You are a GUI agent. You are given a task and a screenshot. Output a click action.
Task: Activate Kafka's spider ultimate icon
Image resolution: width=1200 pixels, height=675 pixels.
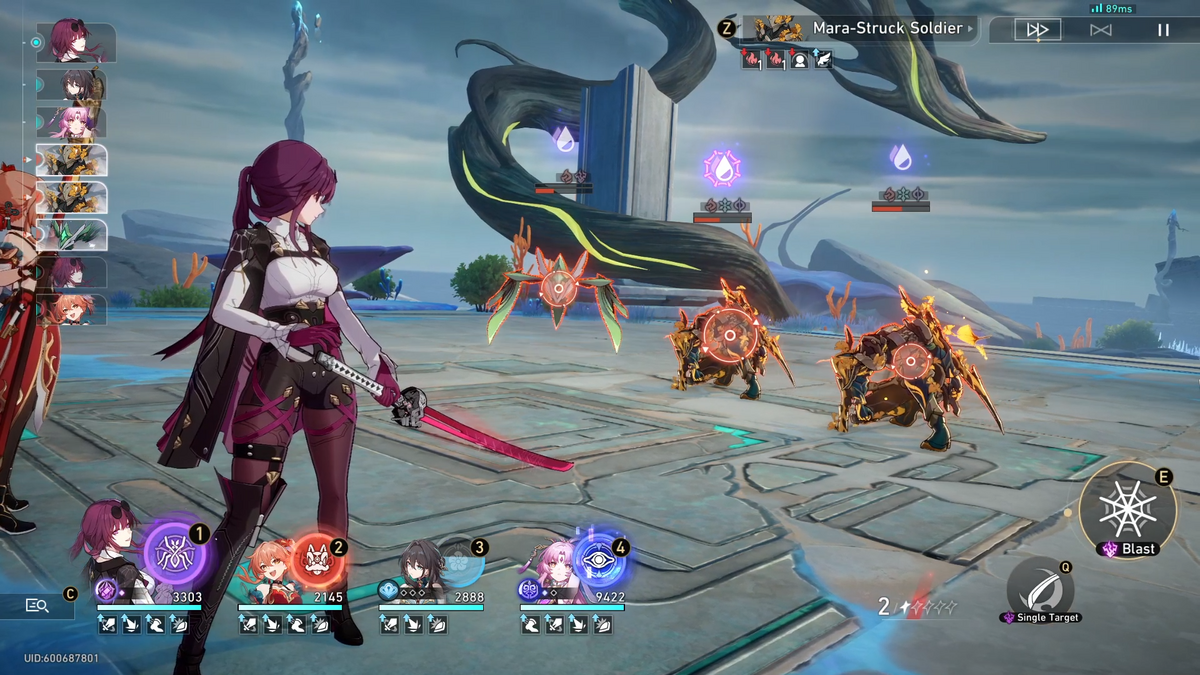pyautogui.click(x=174, y=554)
